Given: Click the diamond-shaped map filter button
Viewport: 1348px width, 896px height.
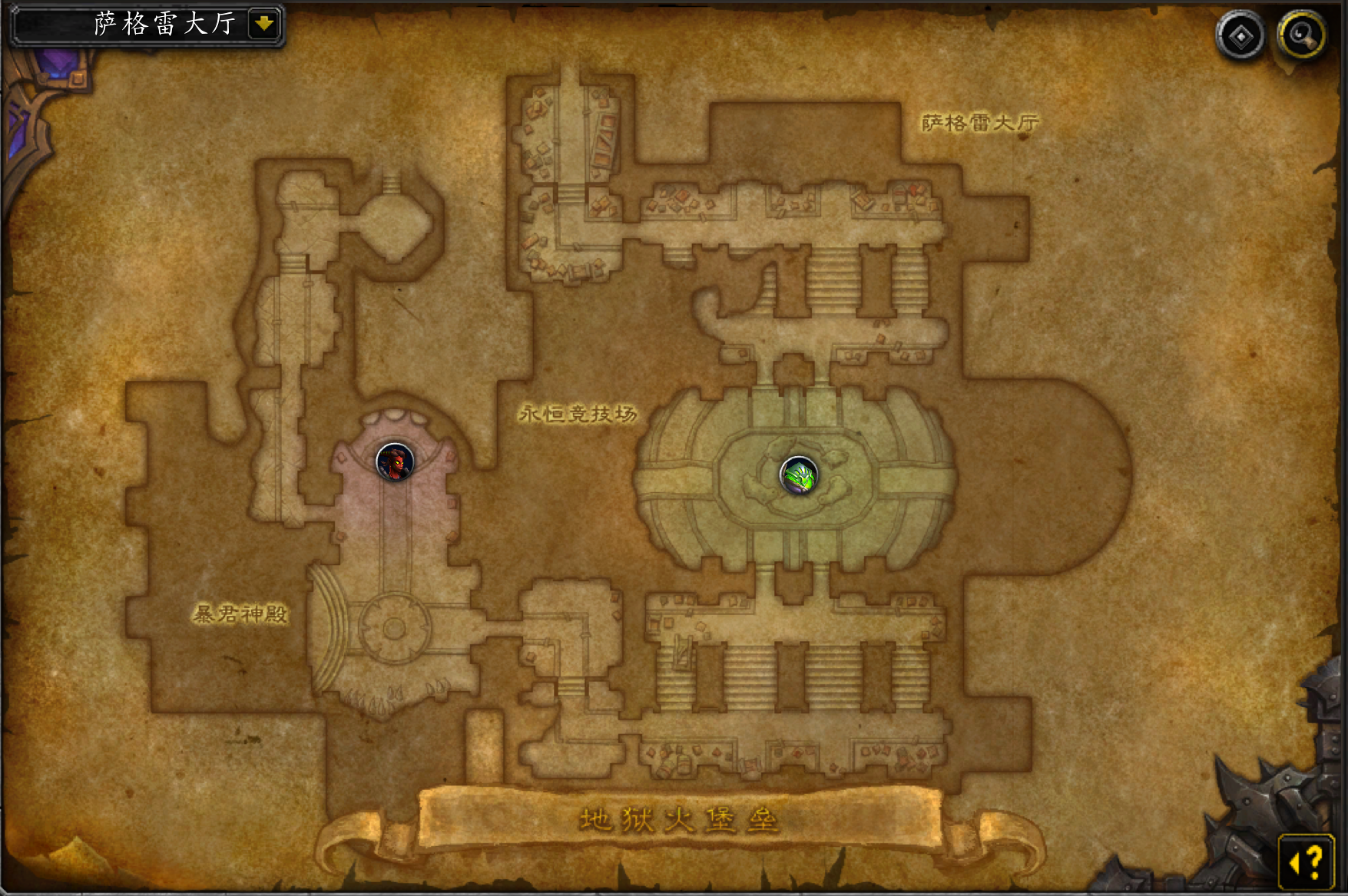Looking at the screenshot, I should 1240,36.
